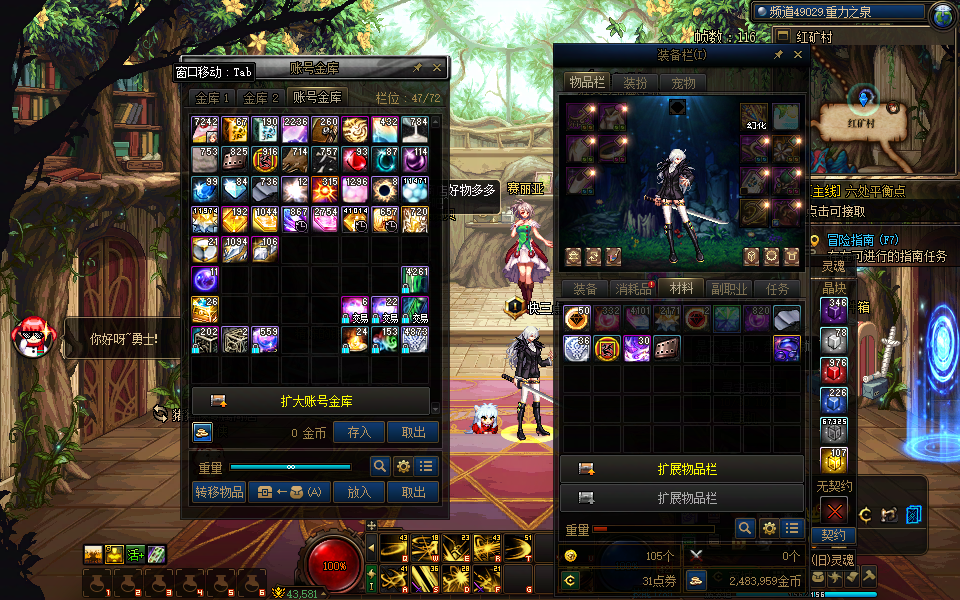Open the 宠物 pet tab
The height and width of the screenshot is (600, 960).
(x=683, y=83)
